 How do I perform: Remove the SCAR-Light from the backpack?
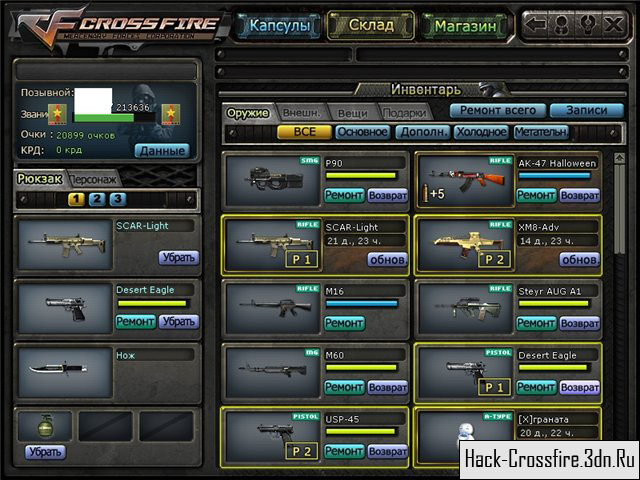(x=178, y=257)
